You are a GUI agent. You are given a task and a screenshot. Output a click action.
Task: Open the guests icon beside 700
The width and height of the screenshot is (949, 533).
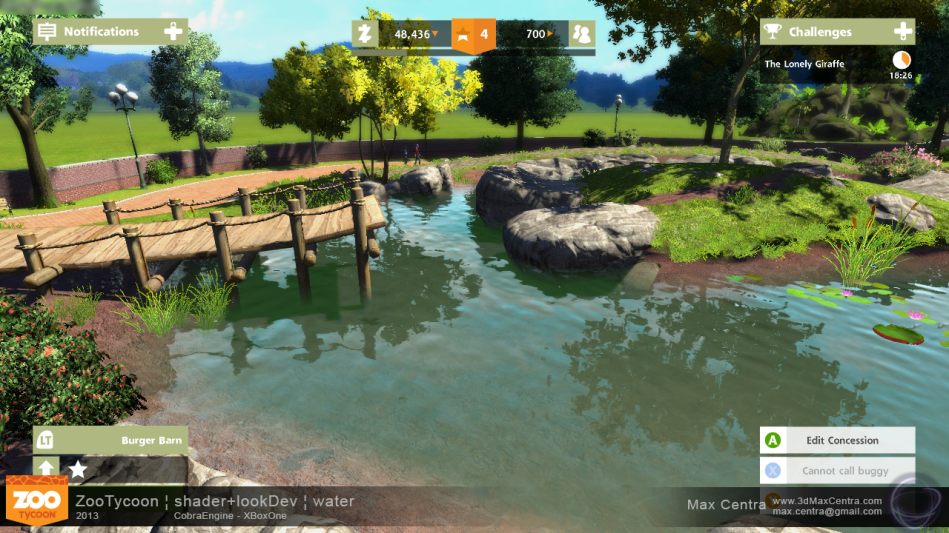click(582, 34)
